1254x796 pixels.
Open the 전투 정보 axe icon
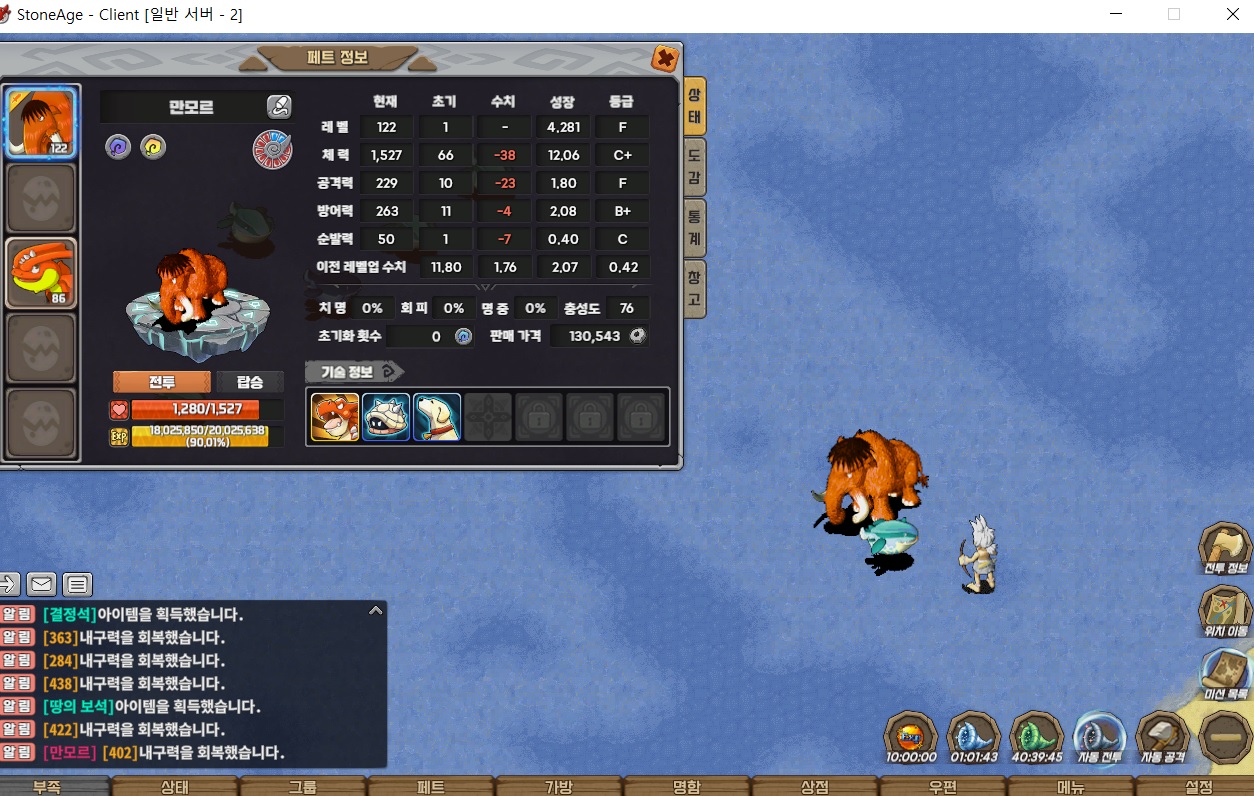1225,548
